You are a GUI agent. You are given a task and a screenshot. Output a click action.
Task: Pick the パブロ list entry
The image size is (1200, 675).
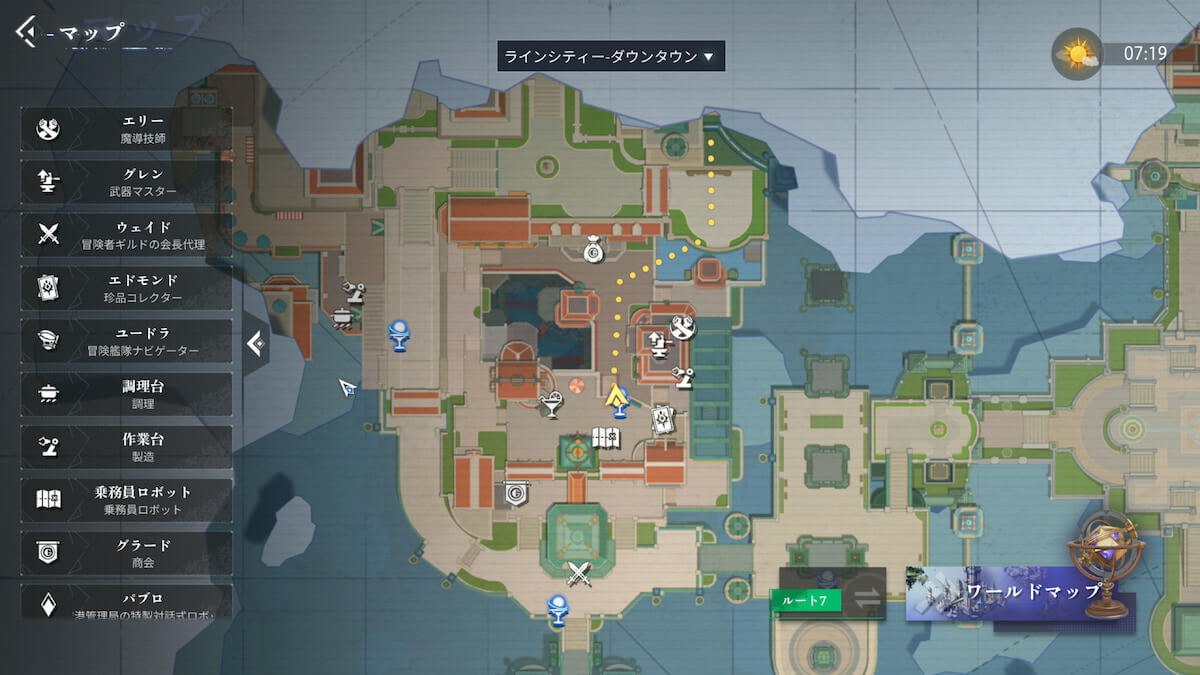tap(126, 602)
